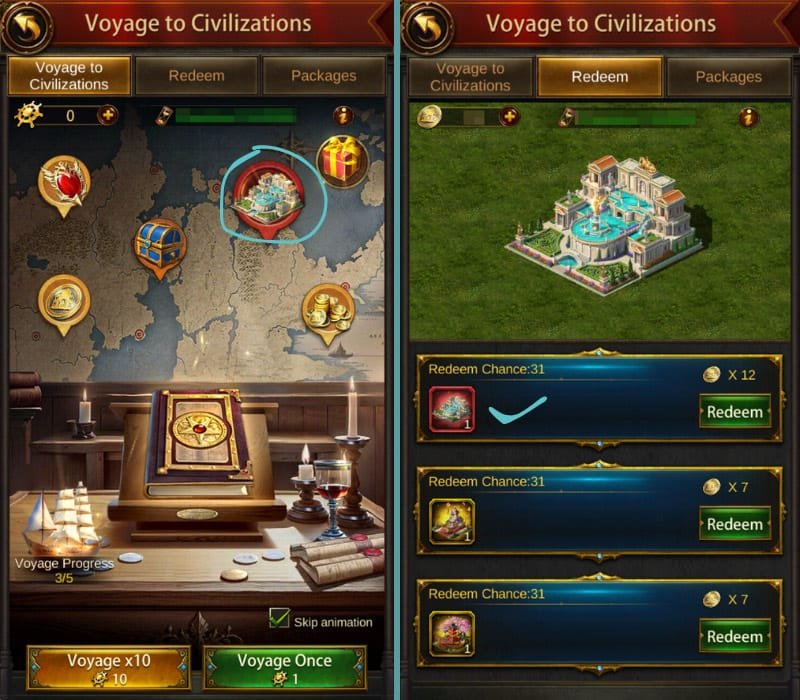
Task: Tap the green Voyage Once button
Action: click(x=285, y=668)
